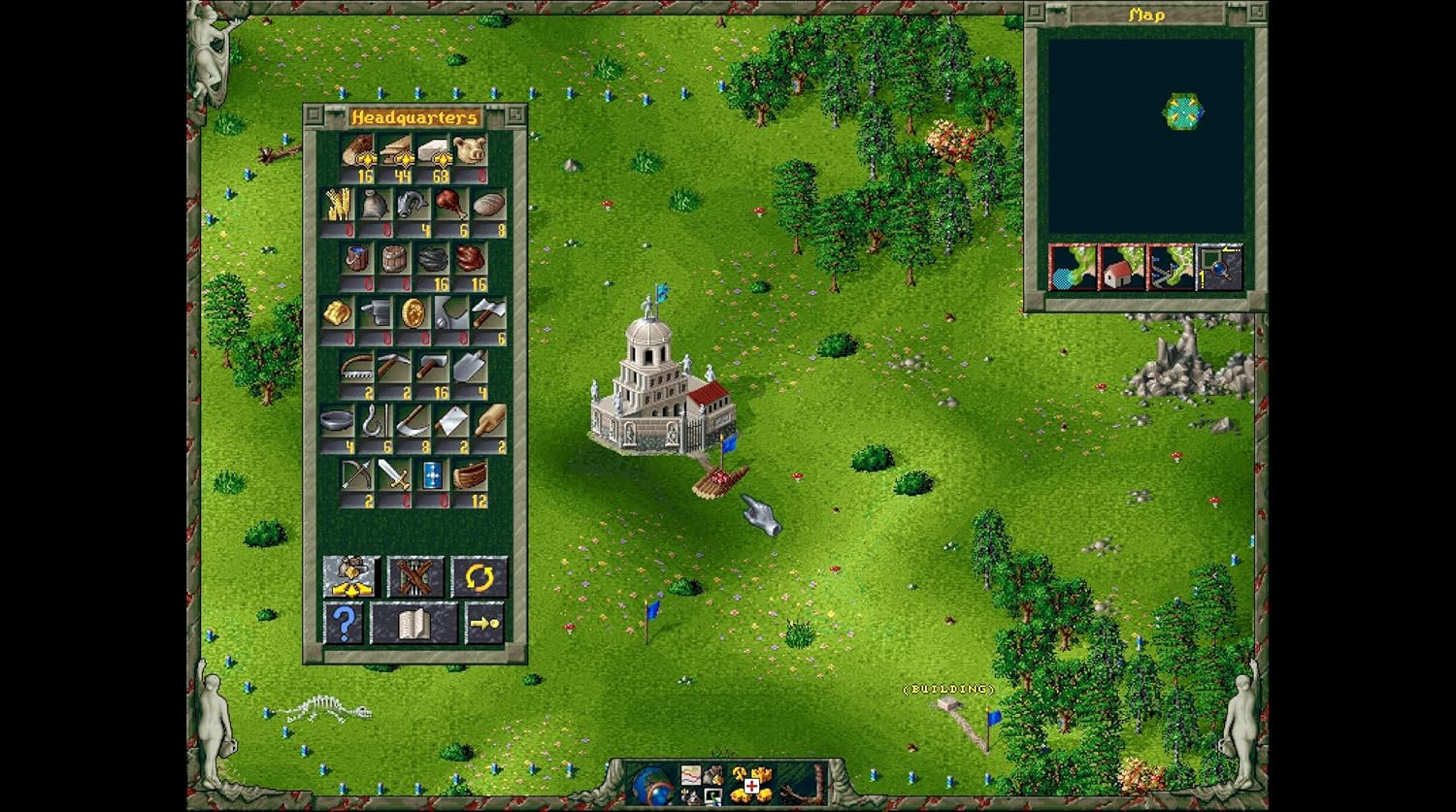The width and height of the screenshot is (1456, 812).
Task: Click the crossed-out barred gate button
Action: click(x=415, y=577)
